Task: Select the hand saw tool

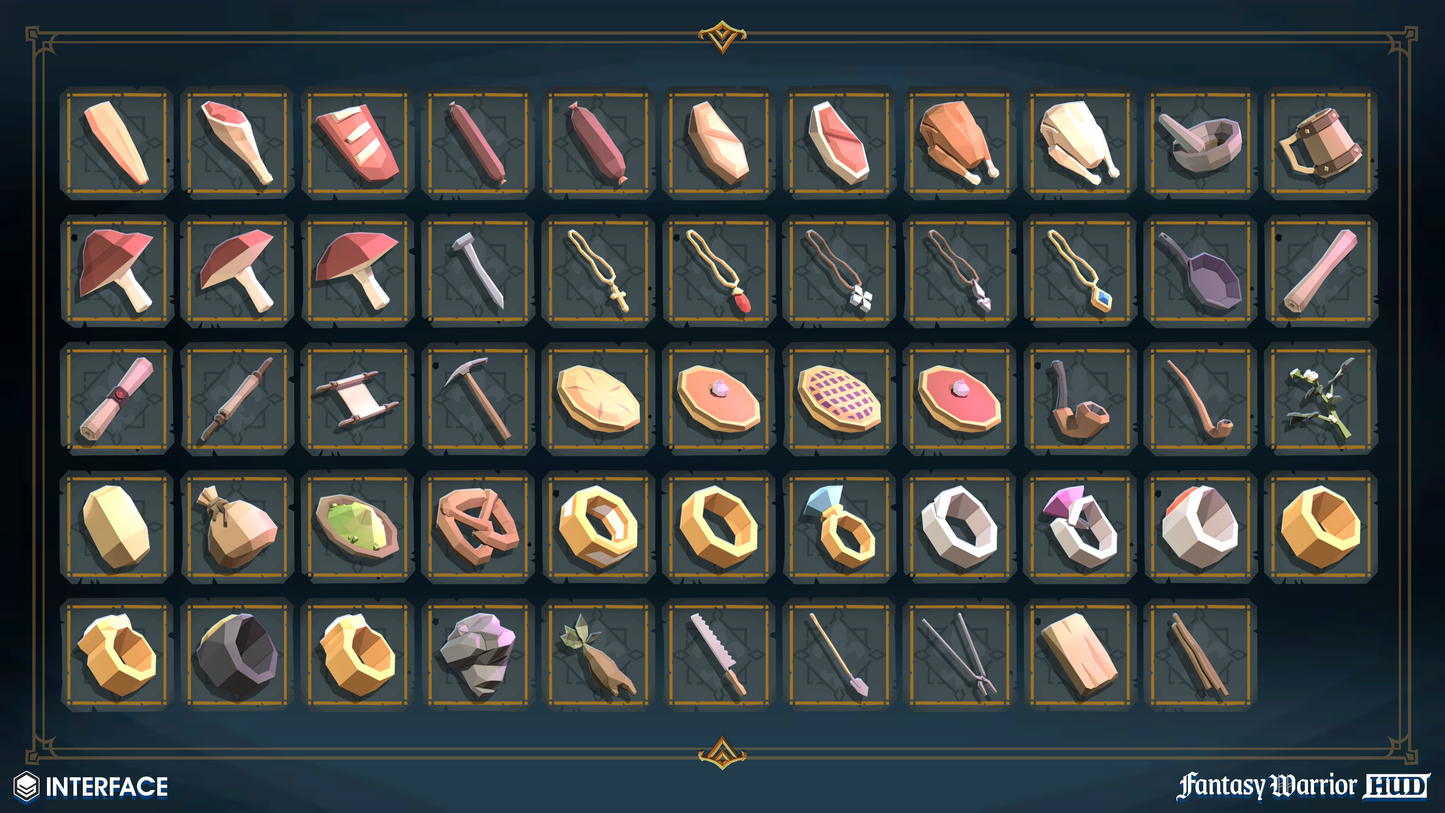Action: pos(718,654)
